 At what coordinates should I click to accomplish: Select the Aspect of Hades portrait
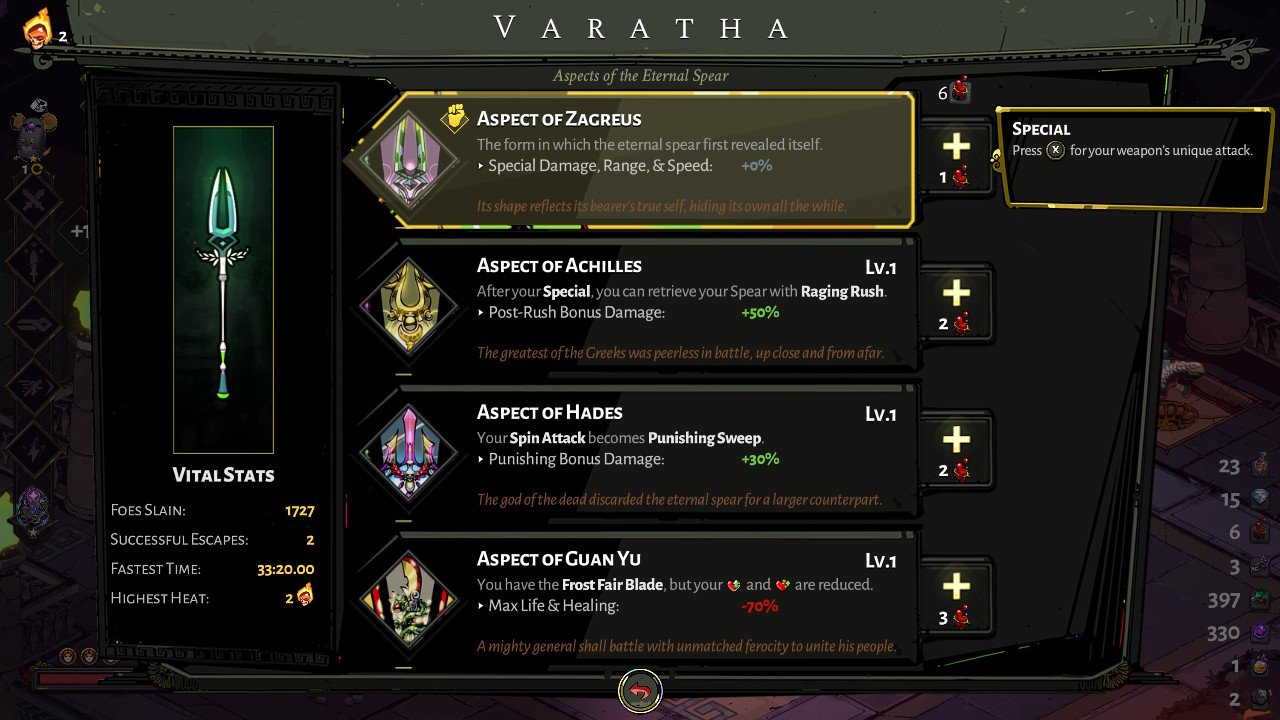coord(410,451)
